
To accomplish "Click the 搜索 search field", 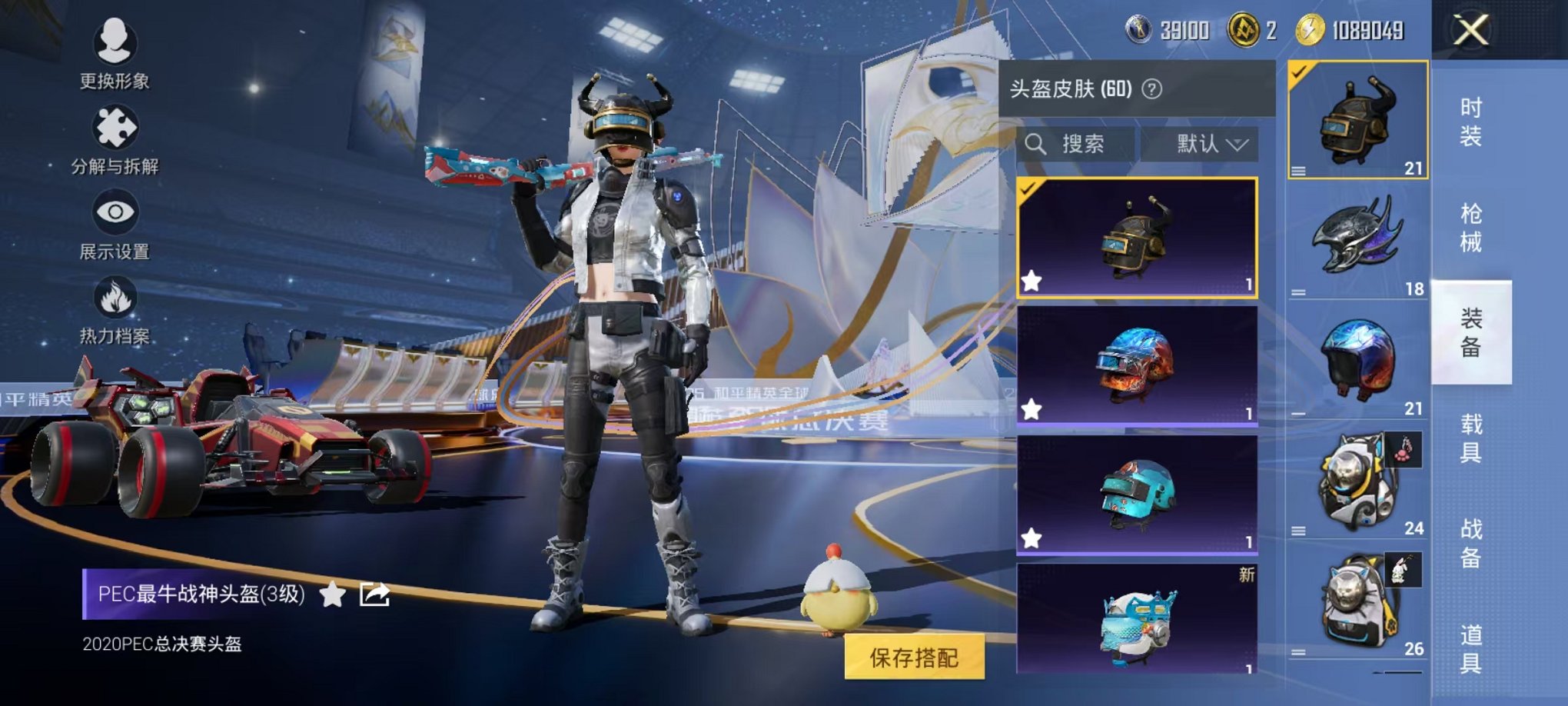I will (x=1084, y=145).
